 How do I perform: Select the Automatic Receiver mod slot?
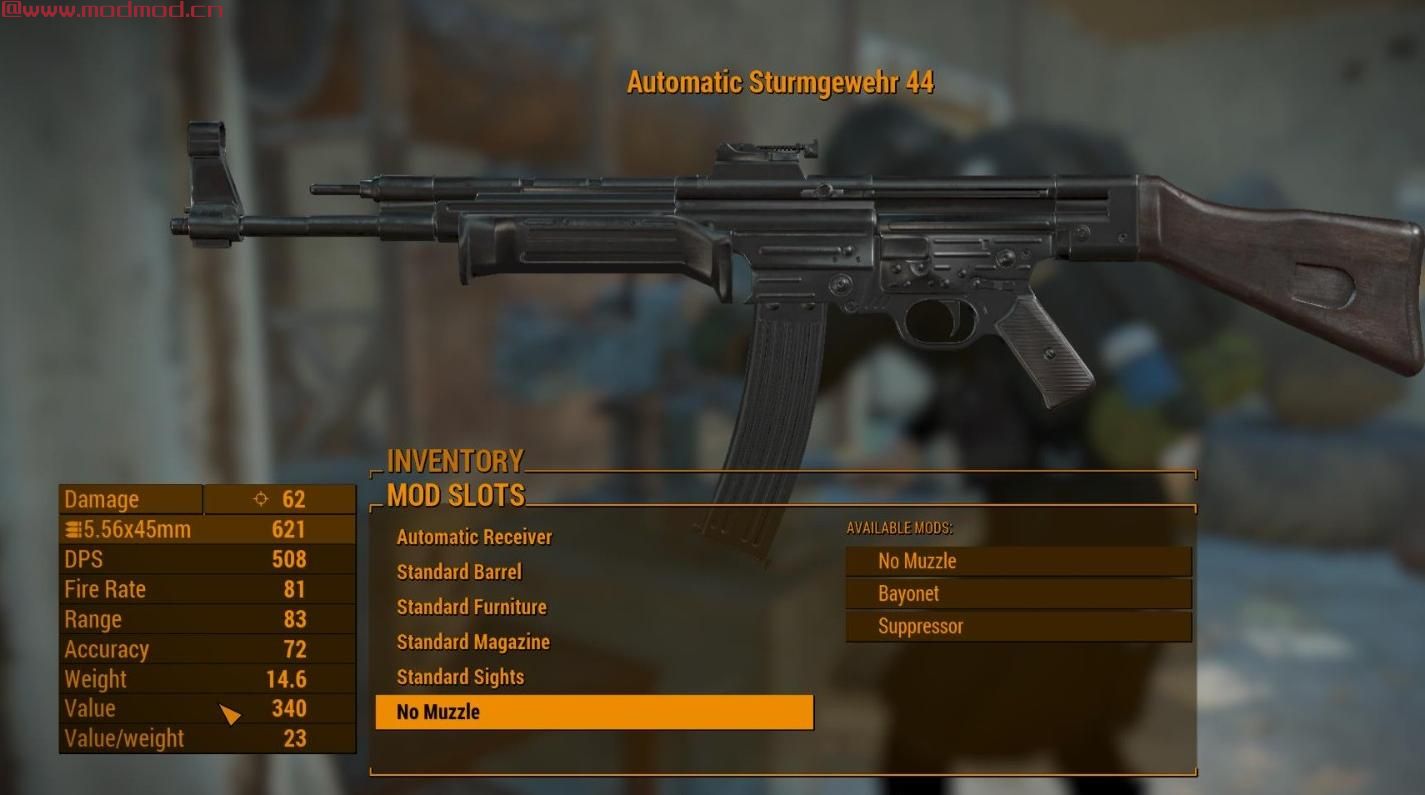[473, 537]
